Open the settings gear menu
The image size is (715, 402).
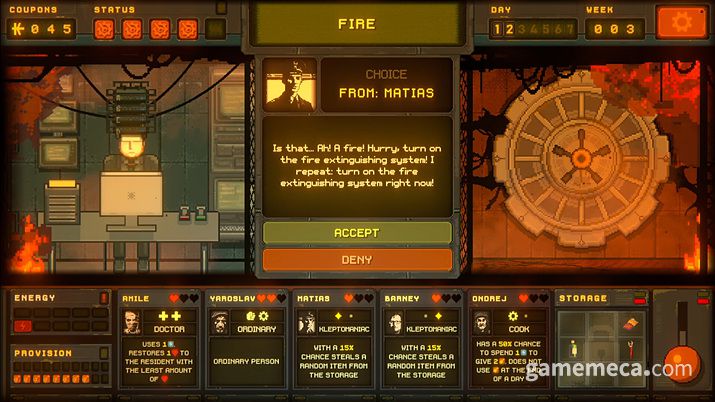[x=680, y=22]
